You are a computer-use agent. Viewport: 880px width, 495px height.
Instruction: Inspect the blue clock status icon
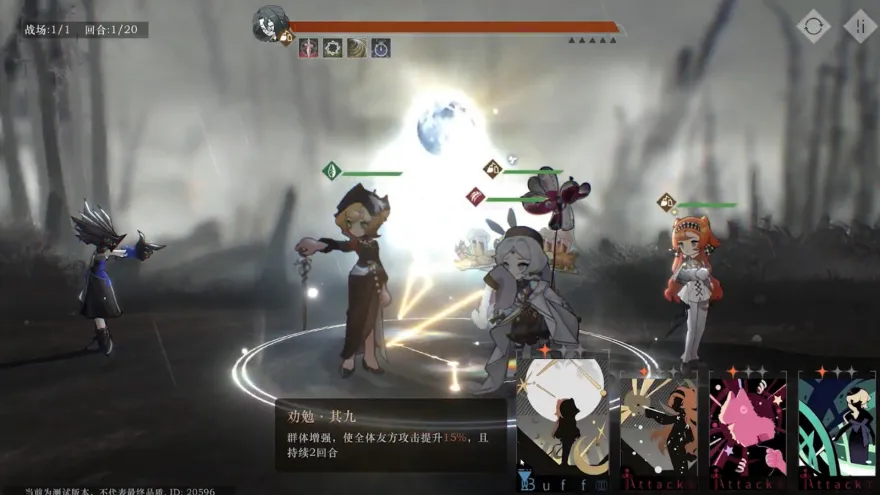[x=381, y=48]
